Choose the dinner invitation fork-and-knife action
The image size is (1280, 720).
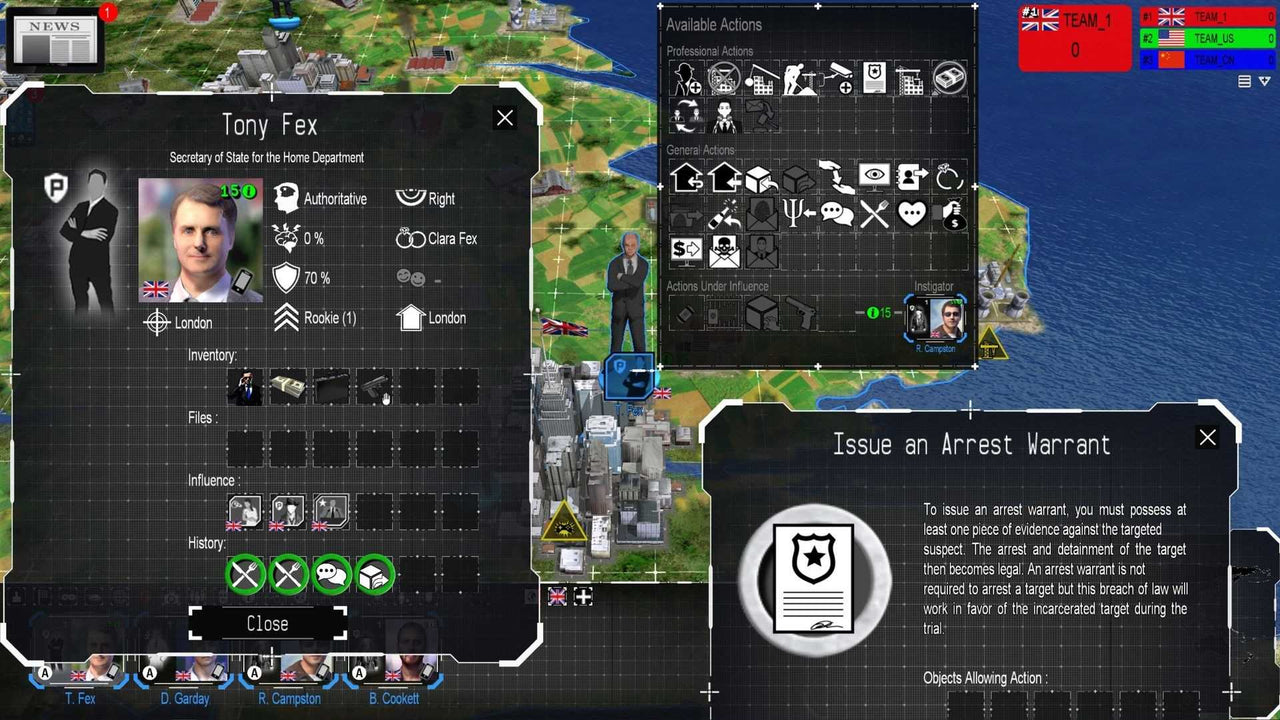(876, 213)
